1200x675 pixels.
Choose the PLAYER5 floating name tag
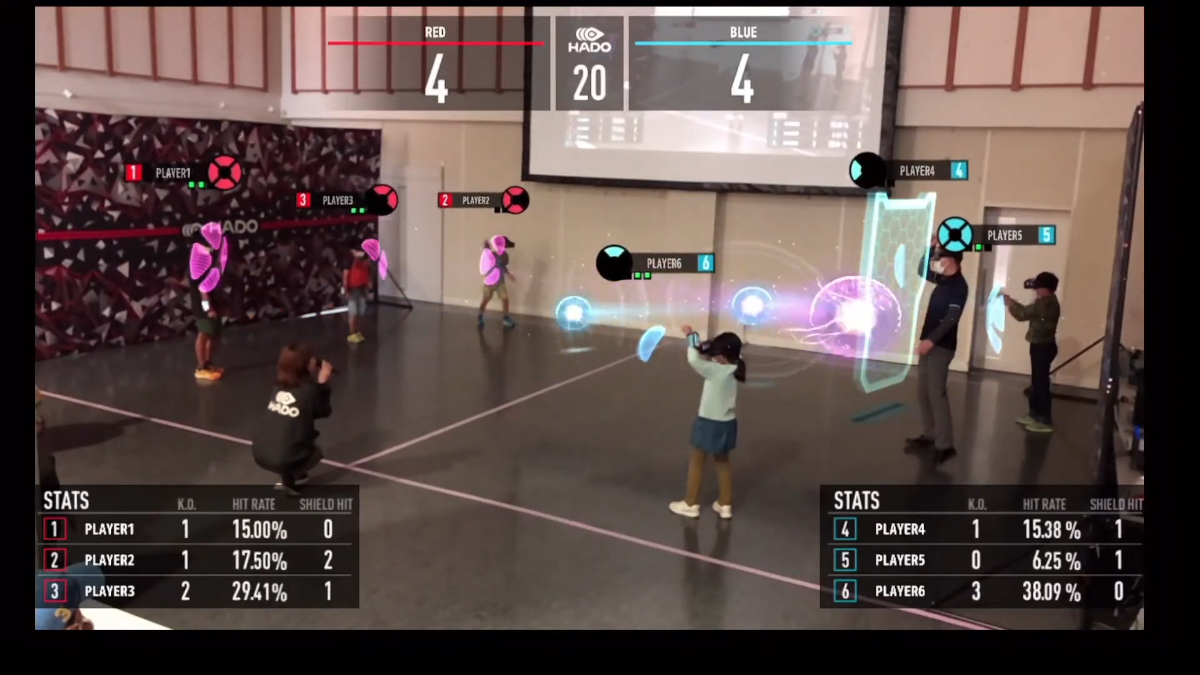[1004, 235]
